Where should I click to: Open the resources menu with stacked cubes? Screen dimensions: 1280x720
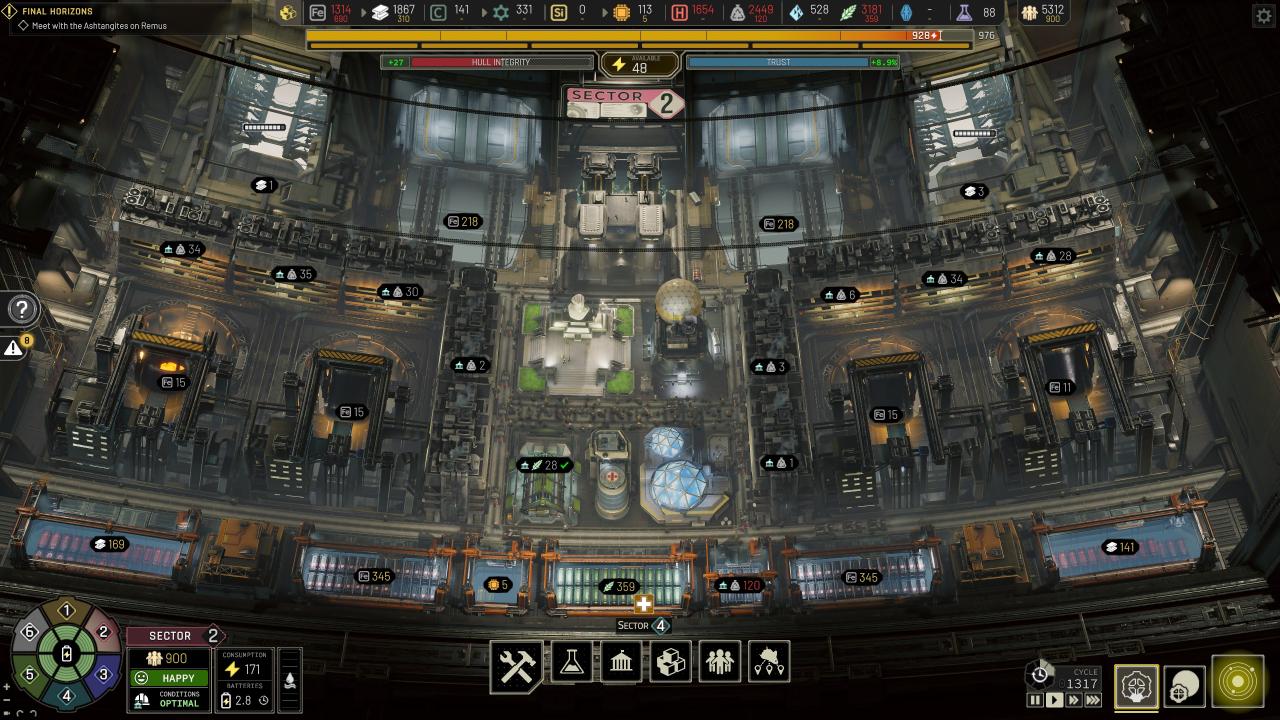click(x=670, y=662)
